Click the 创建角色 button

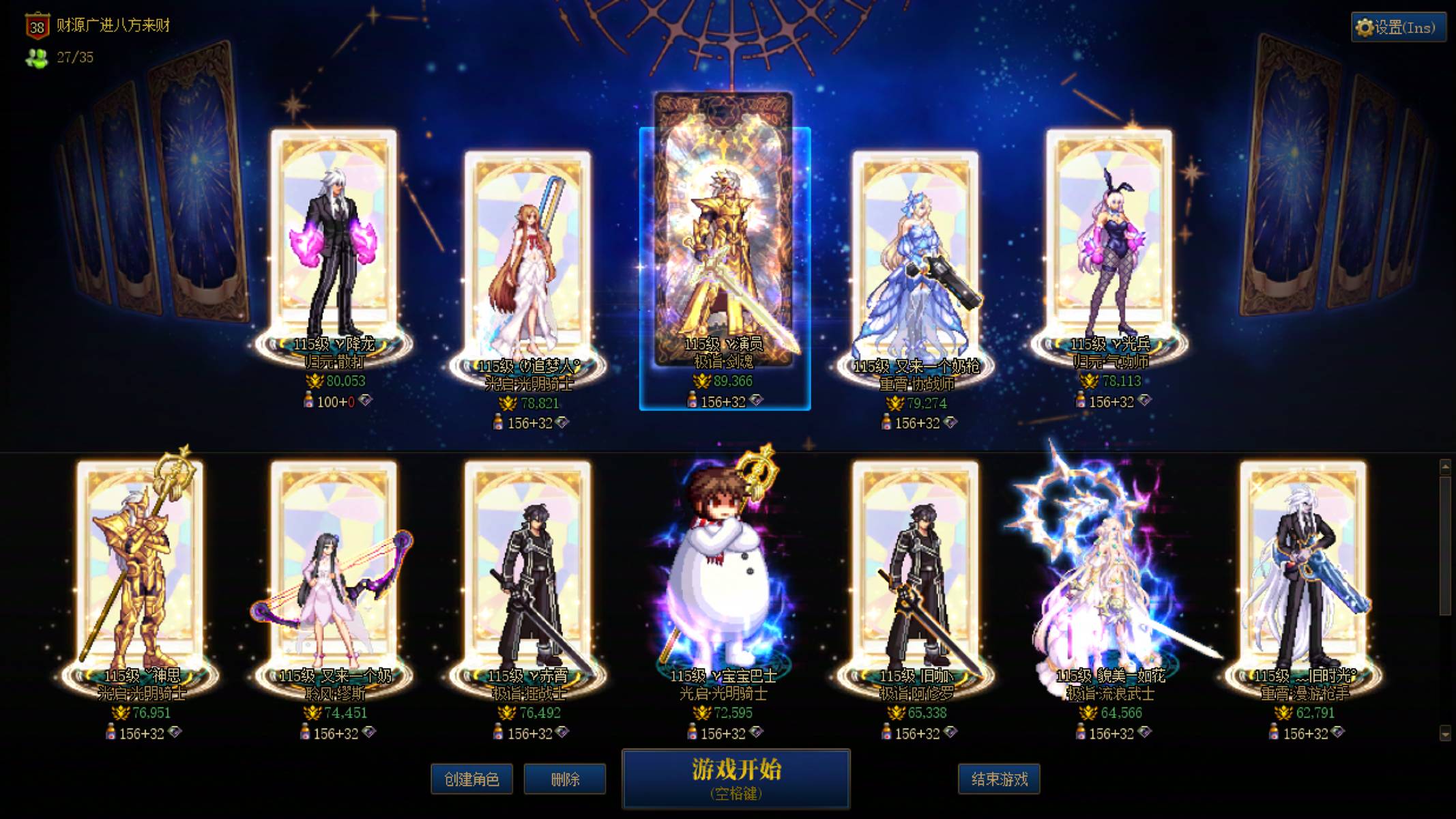(x=471, y=779)
